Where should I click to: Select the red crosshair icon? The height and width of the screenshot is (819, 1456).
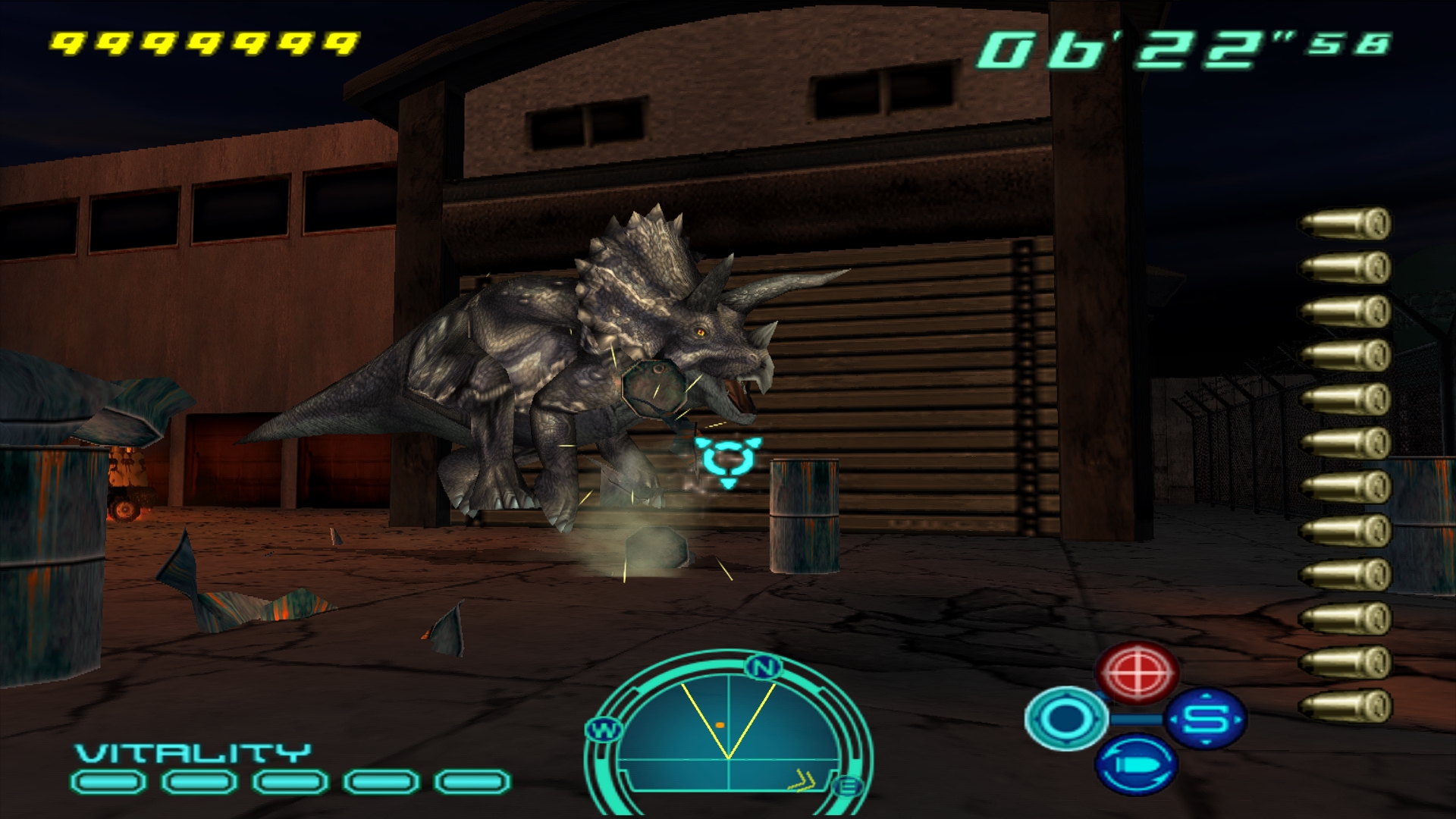point(1137,672)
